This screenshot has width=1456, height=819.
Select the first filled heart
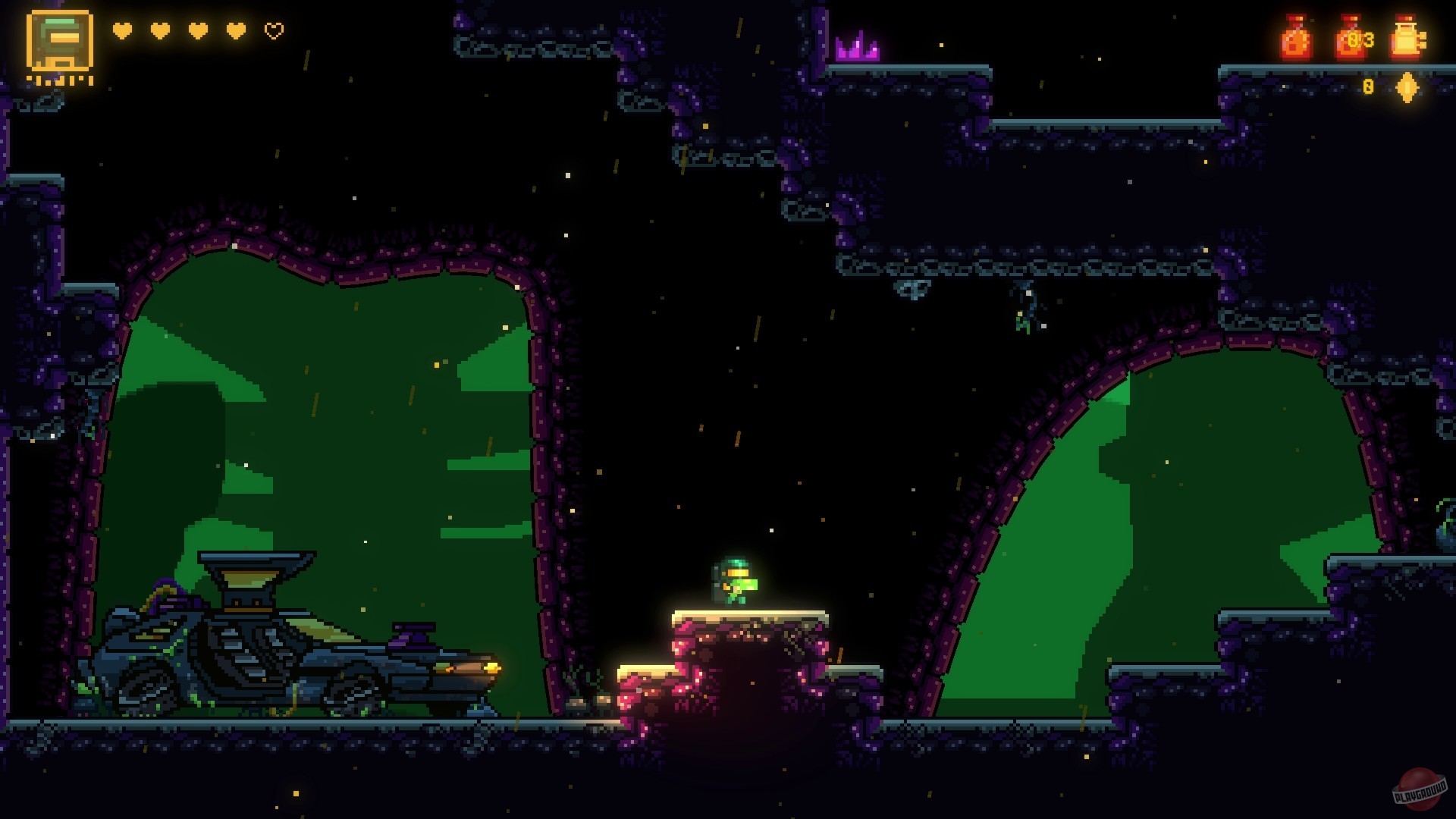(x=121, y=31)
